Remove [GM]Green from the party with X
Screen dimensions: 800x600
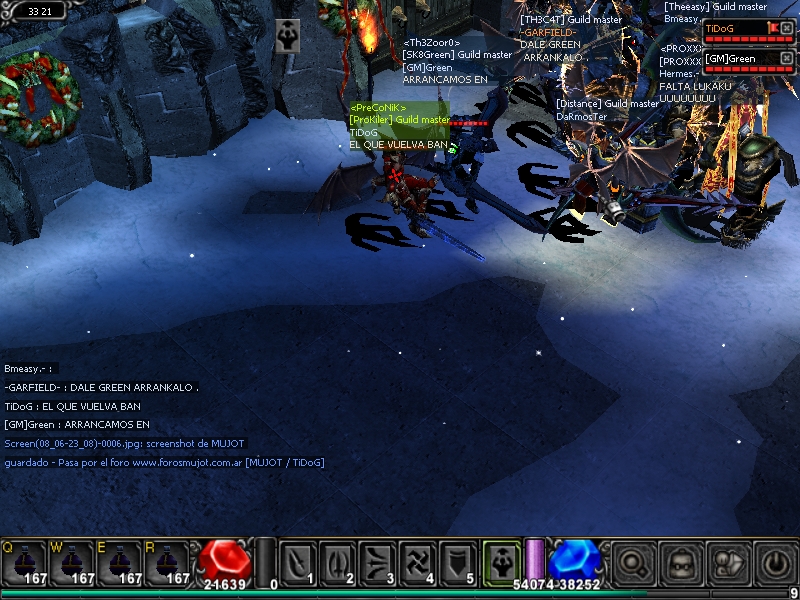point(787,59)
